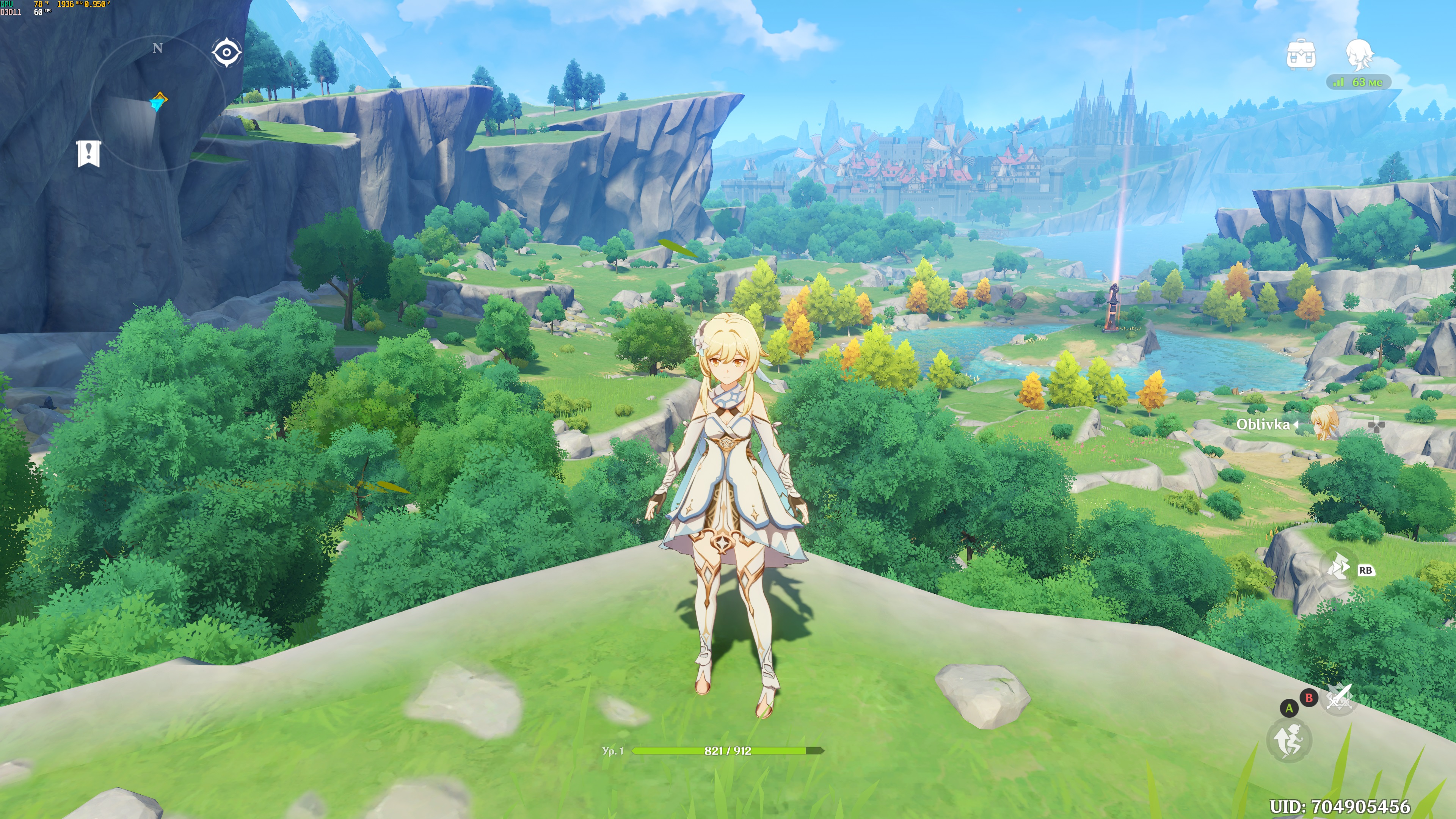
Task: Activate the Elemental Sight eye icon
Action: (227, 53)
